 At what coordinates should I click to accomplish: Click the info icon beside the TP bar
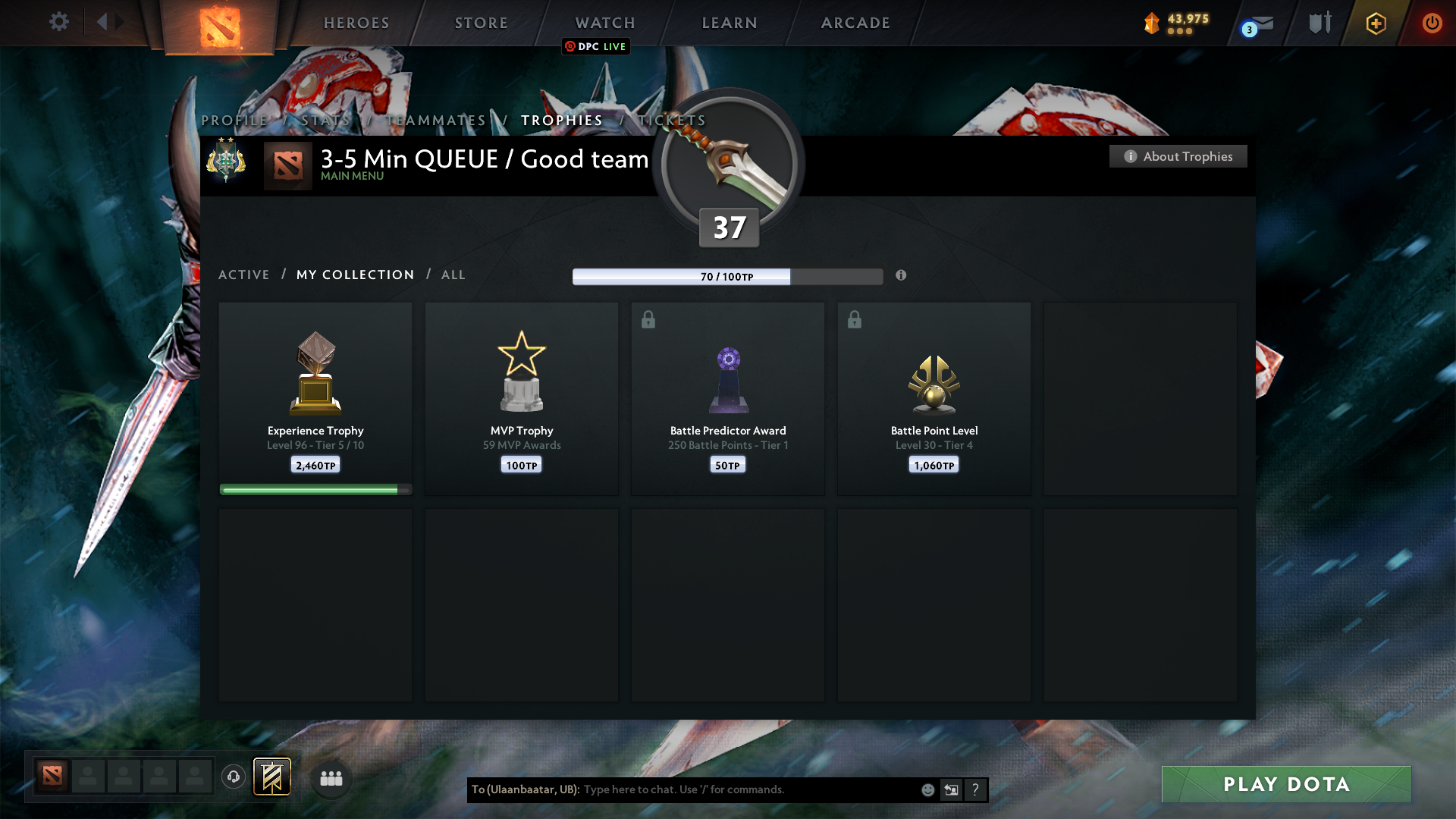(x=902, y=276)
